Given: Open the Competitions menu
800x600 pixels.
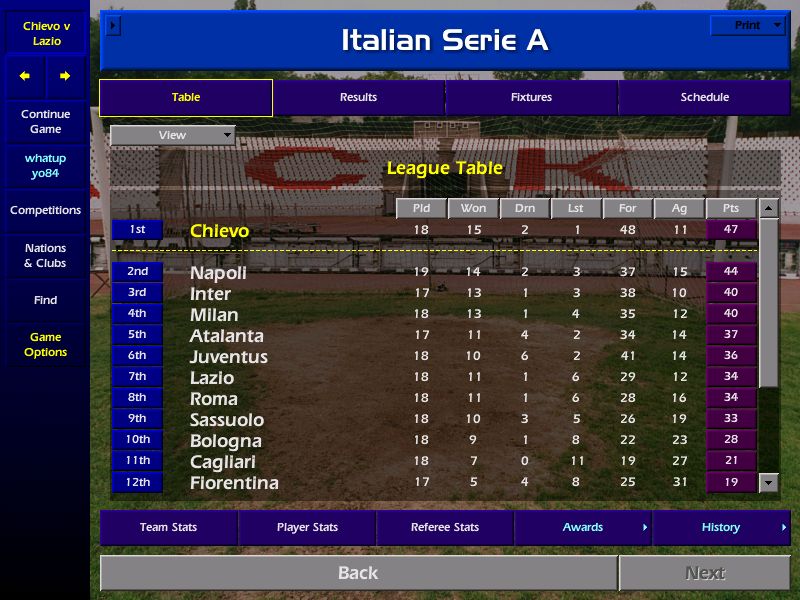Looking at the screenshot, I should (x=45, y=211).
